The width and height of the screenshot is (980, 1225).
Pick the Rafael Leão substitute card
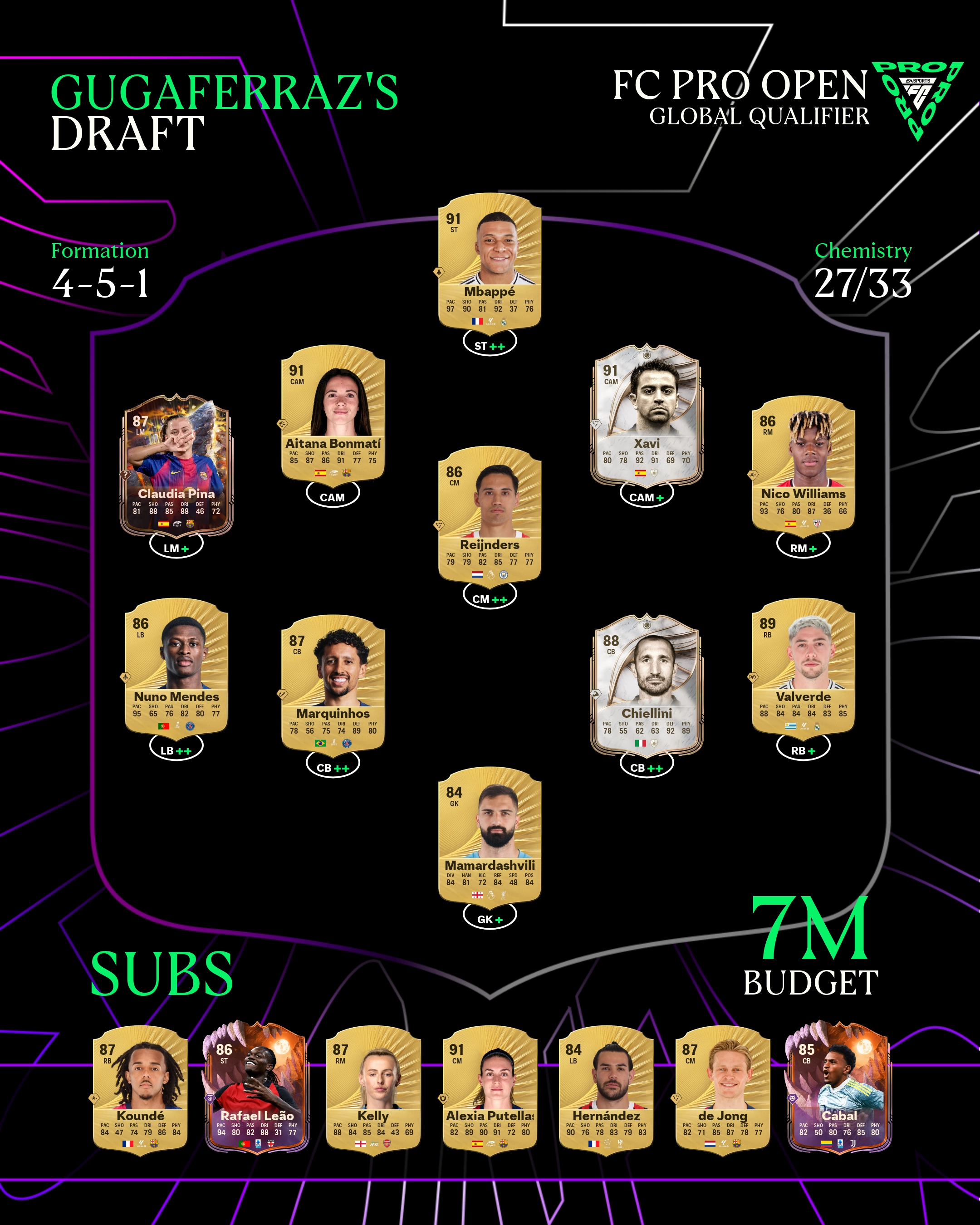[257, 1090]
